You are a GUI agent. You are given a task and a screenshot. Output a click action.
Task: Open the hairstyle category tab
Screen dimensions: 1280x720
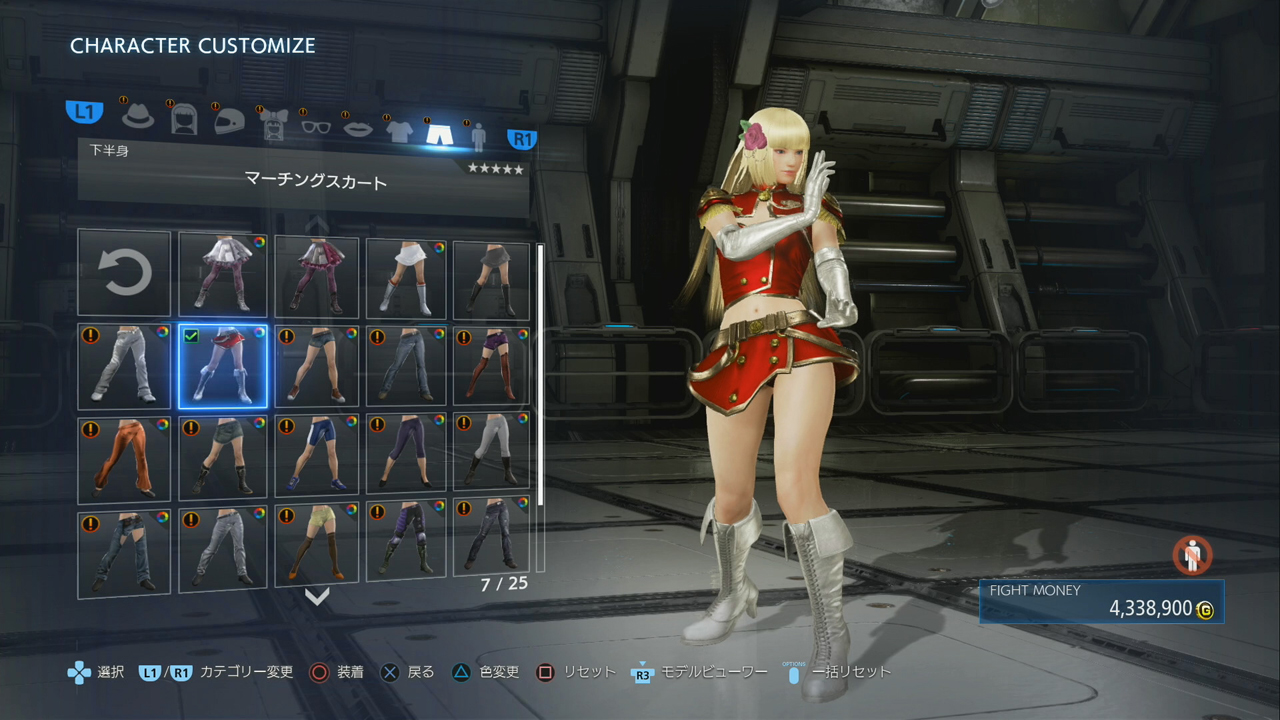[184, 118]
